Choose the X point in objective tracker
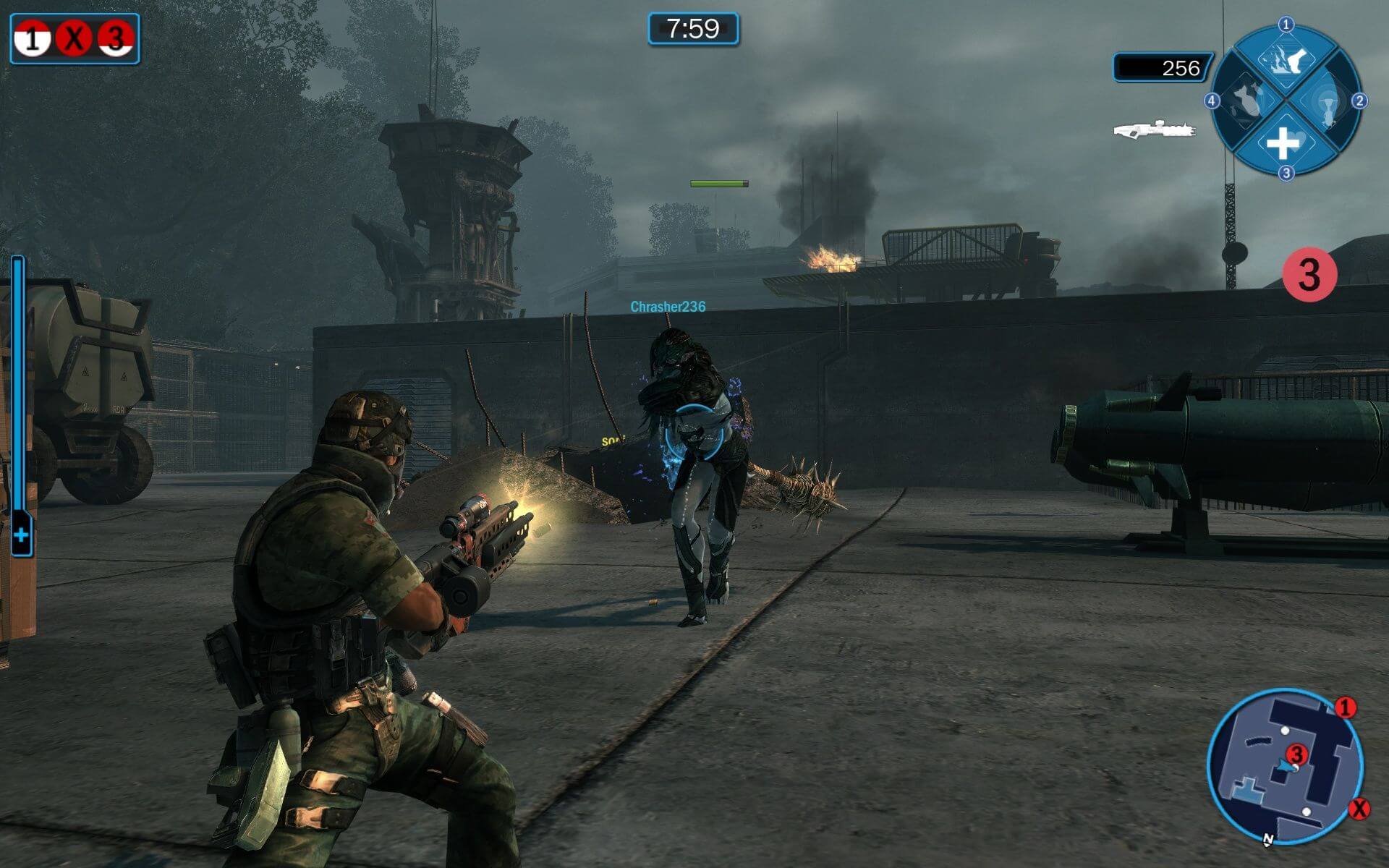This screenshot has width=1389, height=868. (74, 39)
